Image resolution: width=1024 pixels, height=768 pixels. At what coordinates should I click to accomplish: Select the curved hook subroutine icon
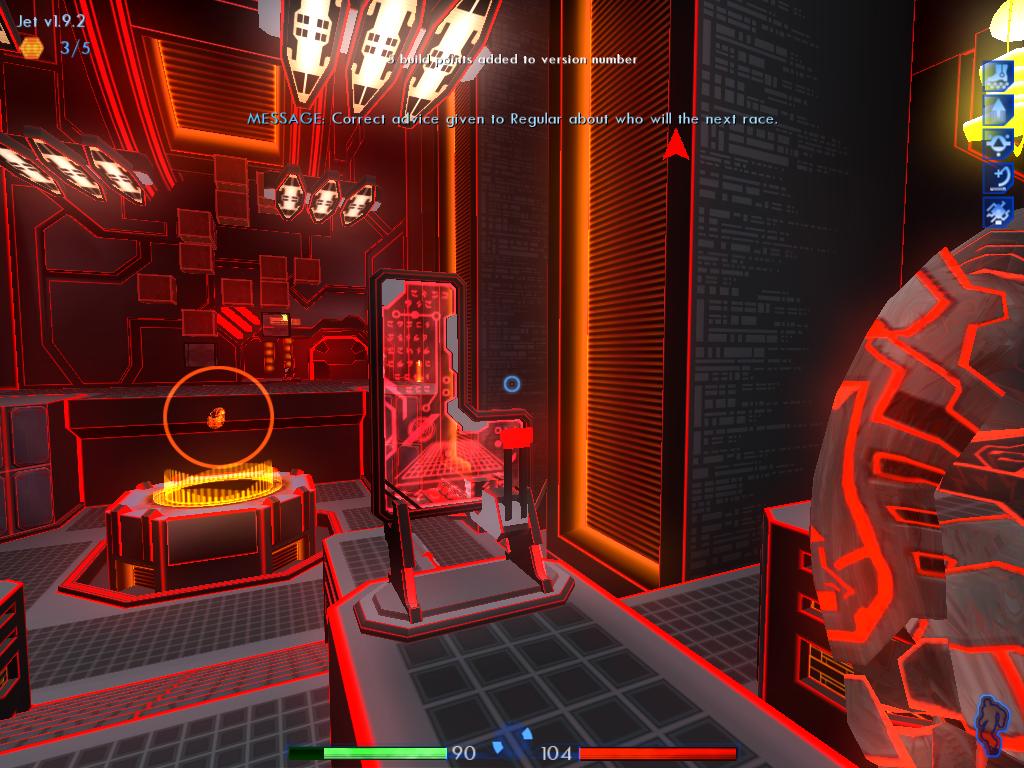[999, 179]
